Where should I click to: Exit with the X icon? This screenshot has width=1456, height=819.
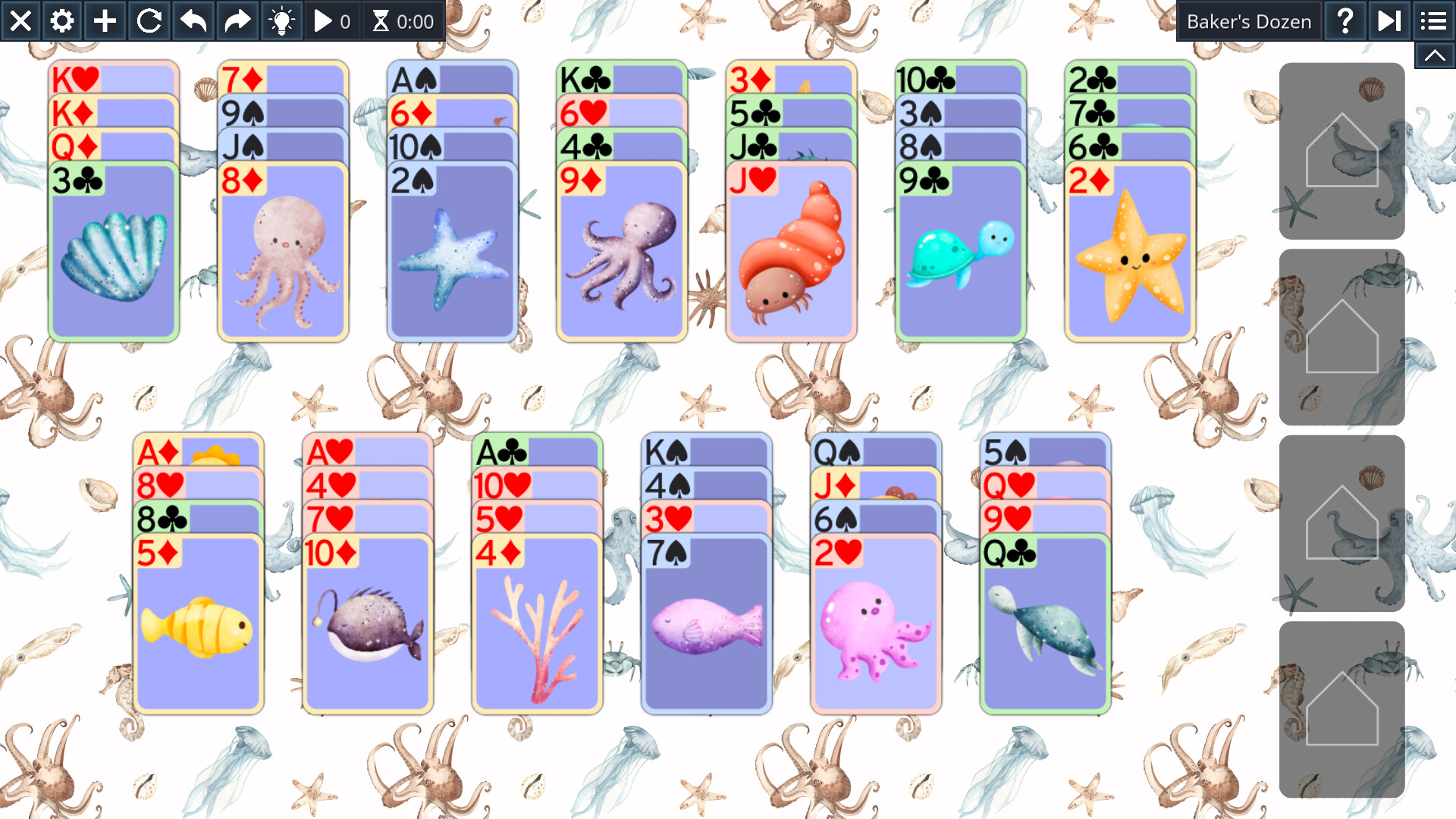tap(20, 20)
